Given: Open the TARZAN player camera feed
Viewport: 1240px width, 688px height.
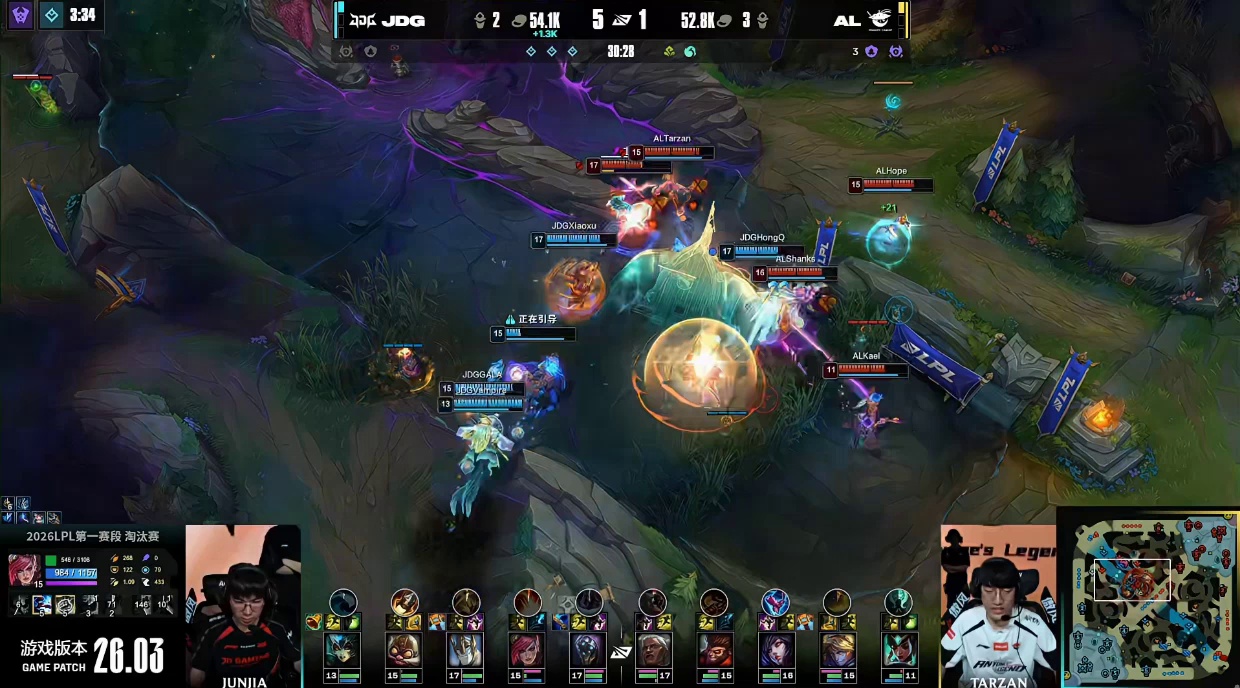Looking at the screenshot, I should (x=998, y=605).
